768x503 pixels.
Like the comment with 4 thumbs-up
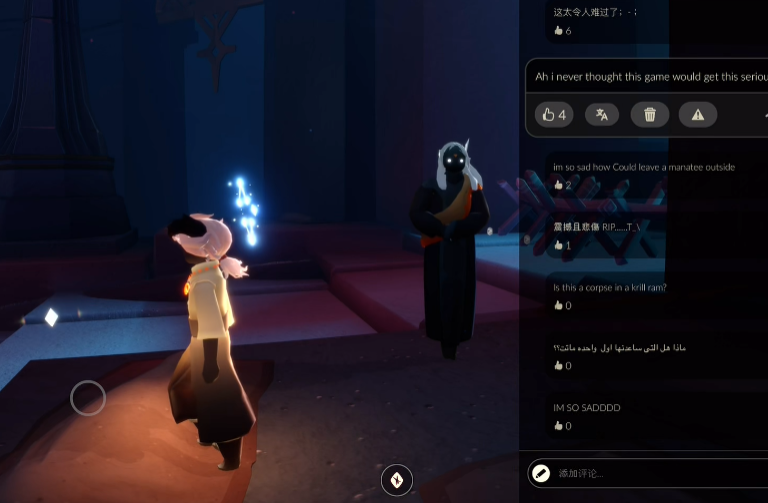[554, 115]
